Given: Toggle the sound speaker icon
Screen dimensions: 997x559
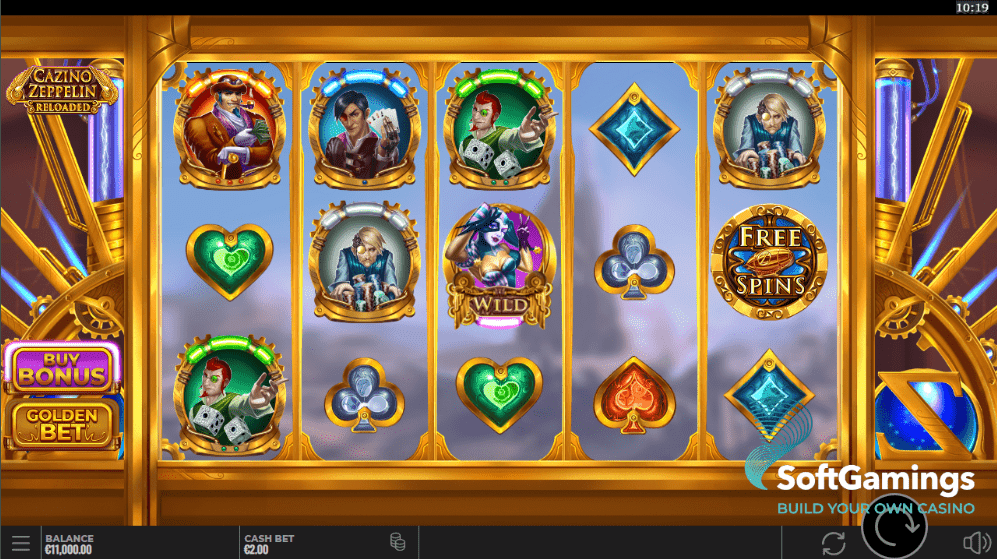Looking at the screenshot, I should [x=975, y=543].
